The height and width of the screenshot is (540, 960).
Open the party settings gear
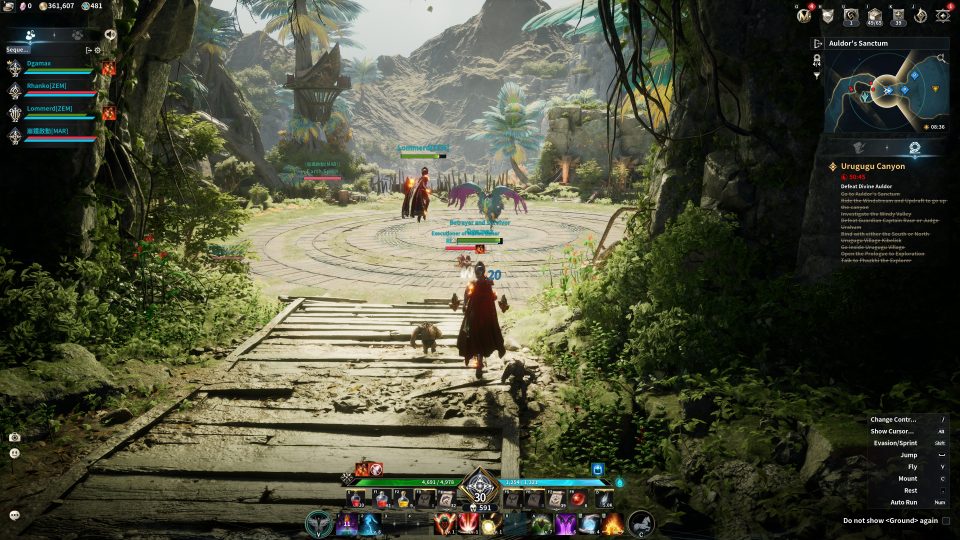[98, 49]
